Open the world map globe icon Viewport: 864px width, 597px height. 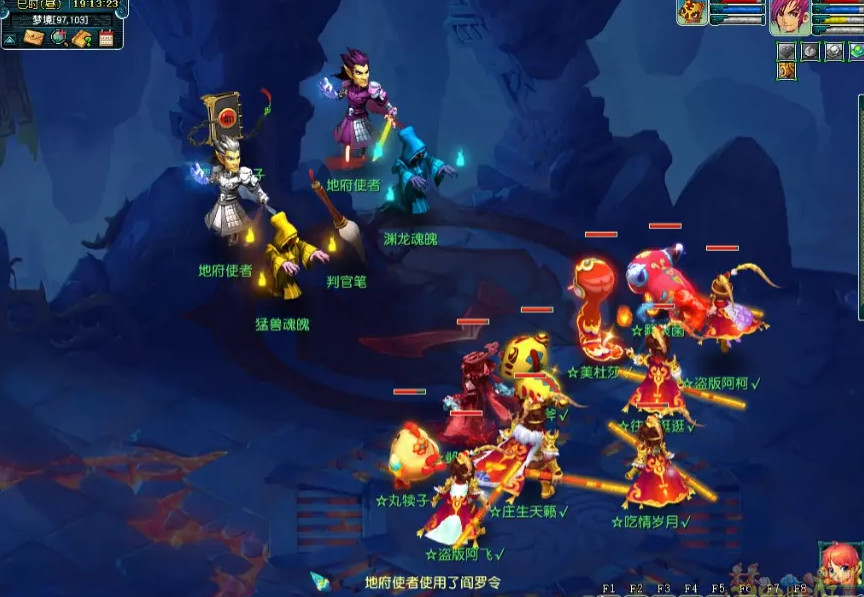(x=58, y=38)
